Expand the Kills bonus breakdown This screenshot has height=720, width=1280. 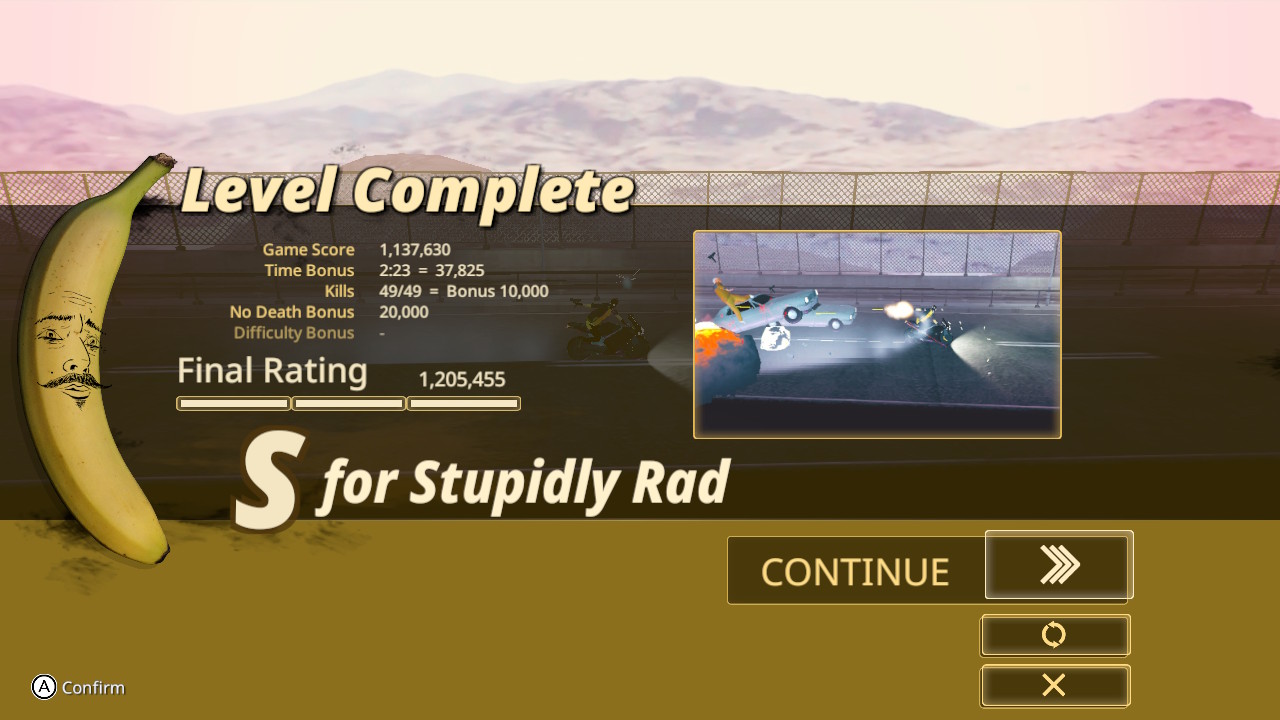339,291
